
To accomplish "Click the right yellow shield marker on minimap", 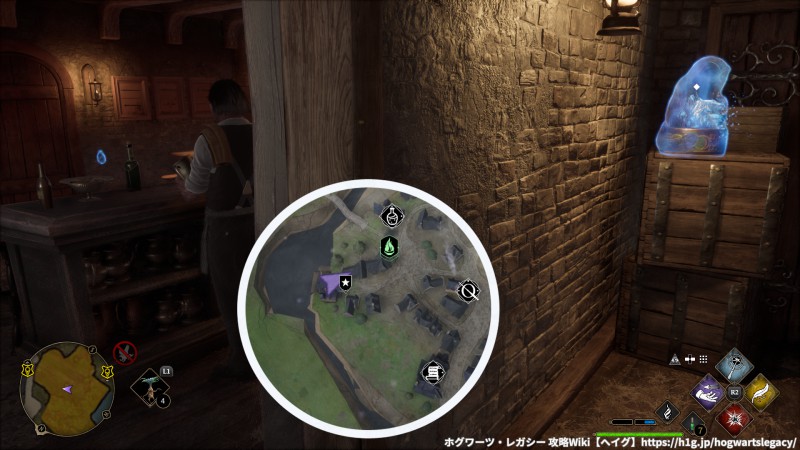I will [x=107, y=371].
